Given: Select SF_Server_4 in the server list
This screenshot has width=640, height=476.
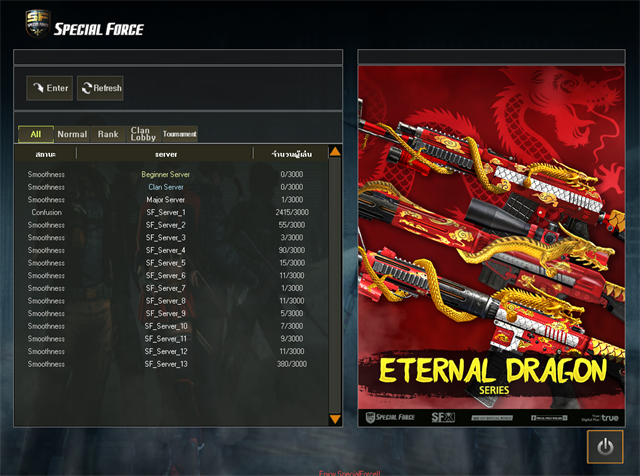Looking at the screenshot, I should (x=166, y=250).
